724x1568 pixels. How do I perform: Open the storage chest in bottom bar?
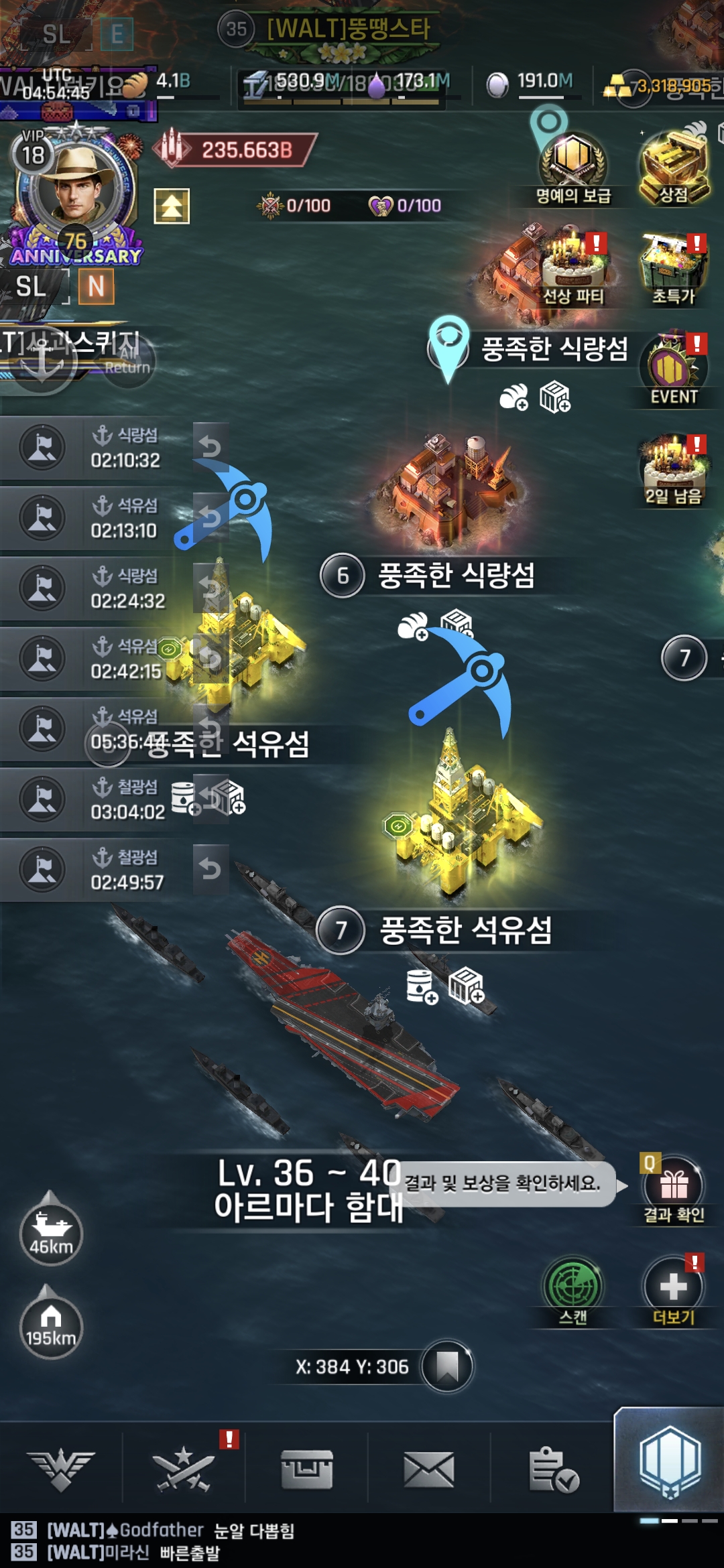coord(306,1470)
